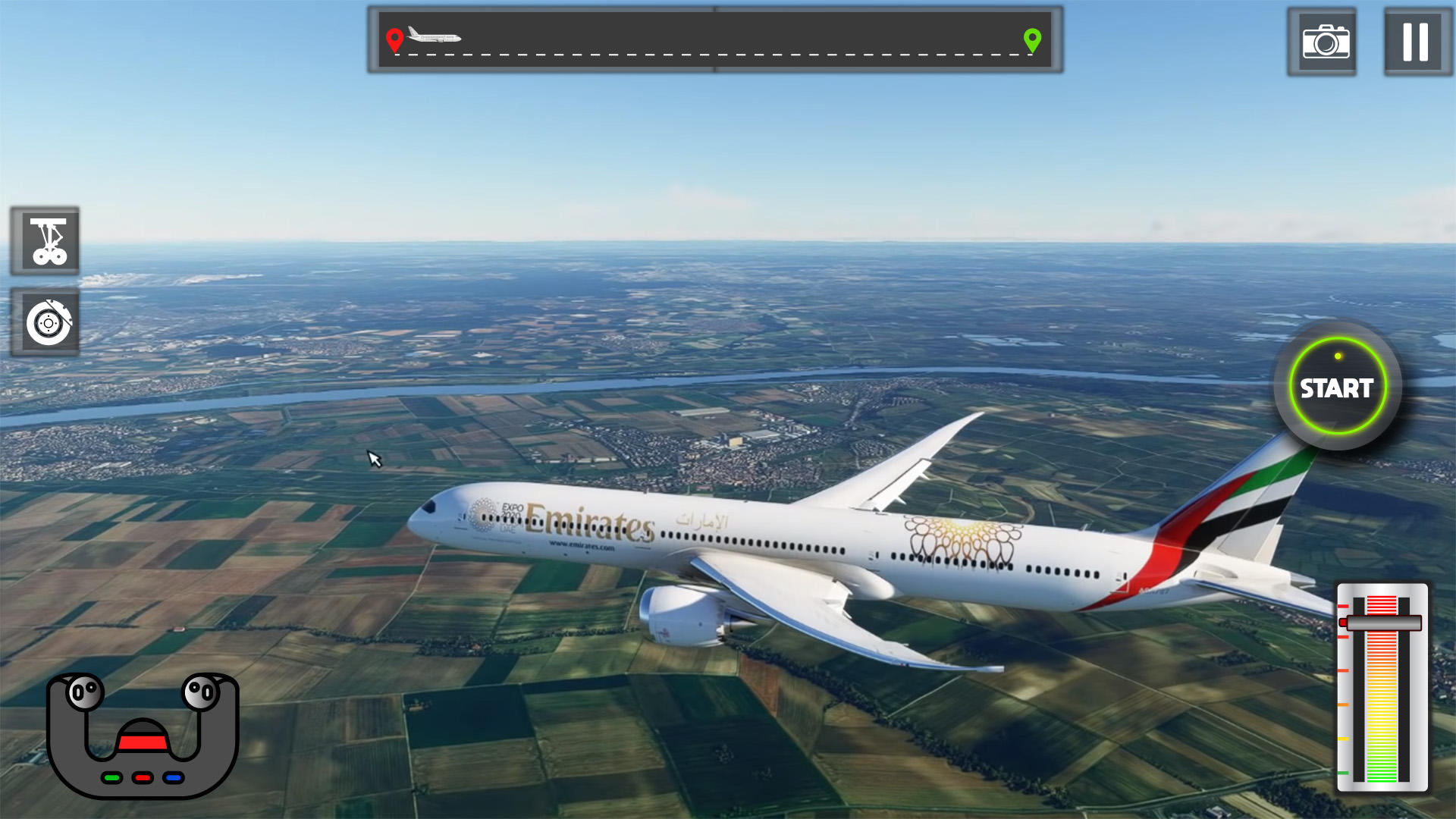Viewport: 1456px width, 819px height.
Task: Hit the green START engine button
Action: click(x=1337, y=388)
